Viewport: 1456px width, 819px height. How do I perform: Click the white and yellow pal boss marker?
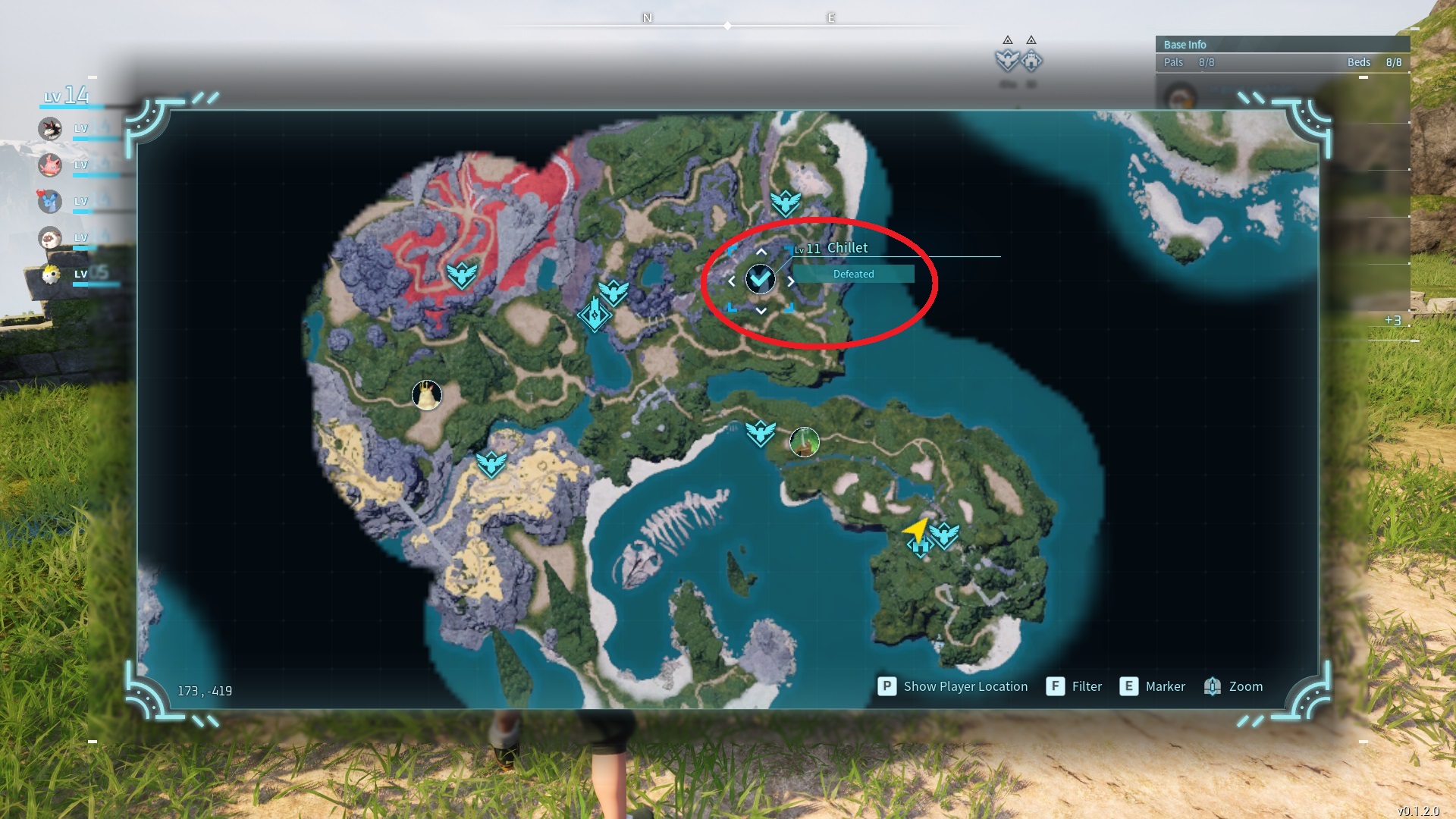427,395
